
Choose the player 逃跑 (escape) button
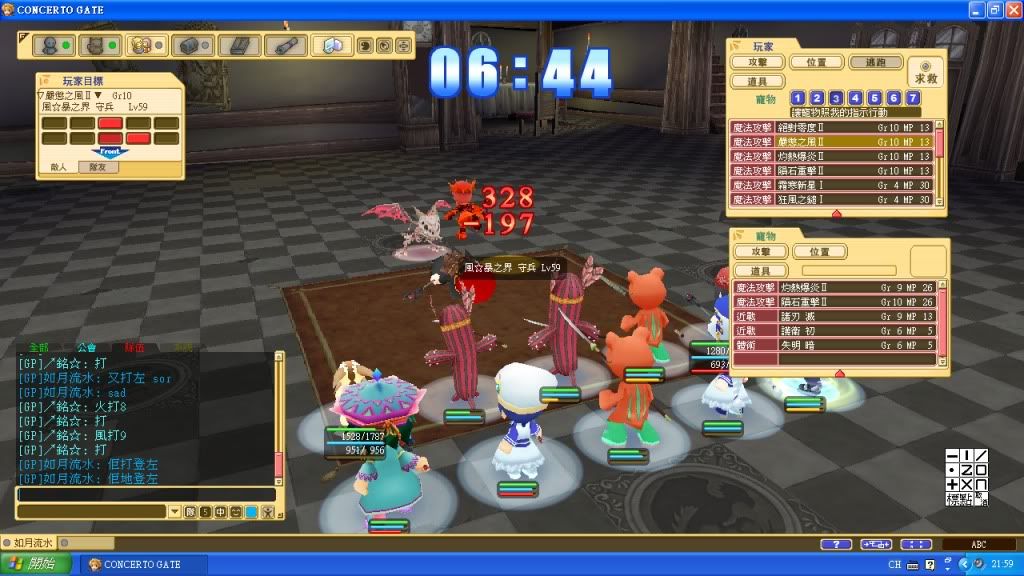[875, 62]
